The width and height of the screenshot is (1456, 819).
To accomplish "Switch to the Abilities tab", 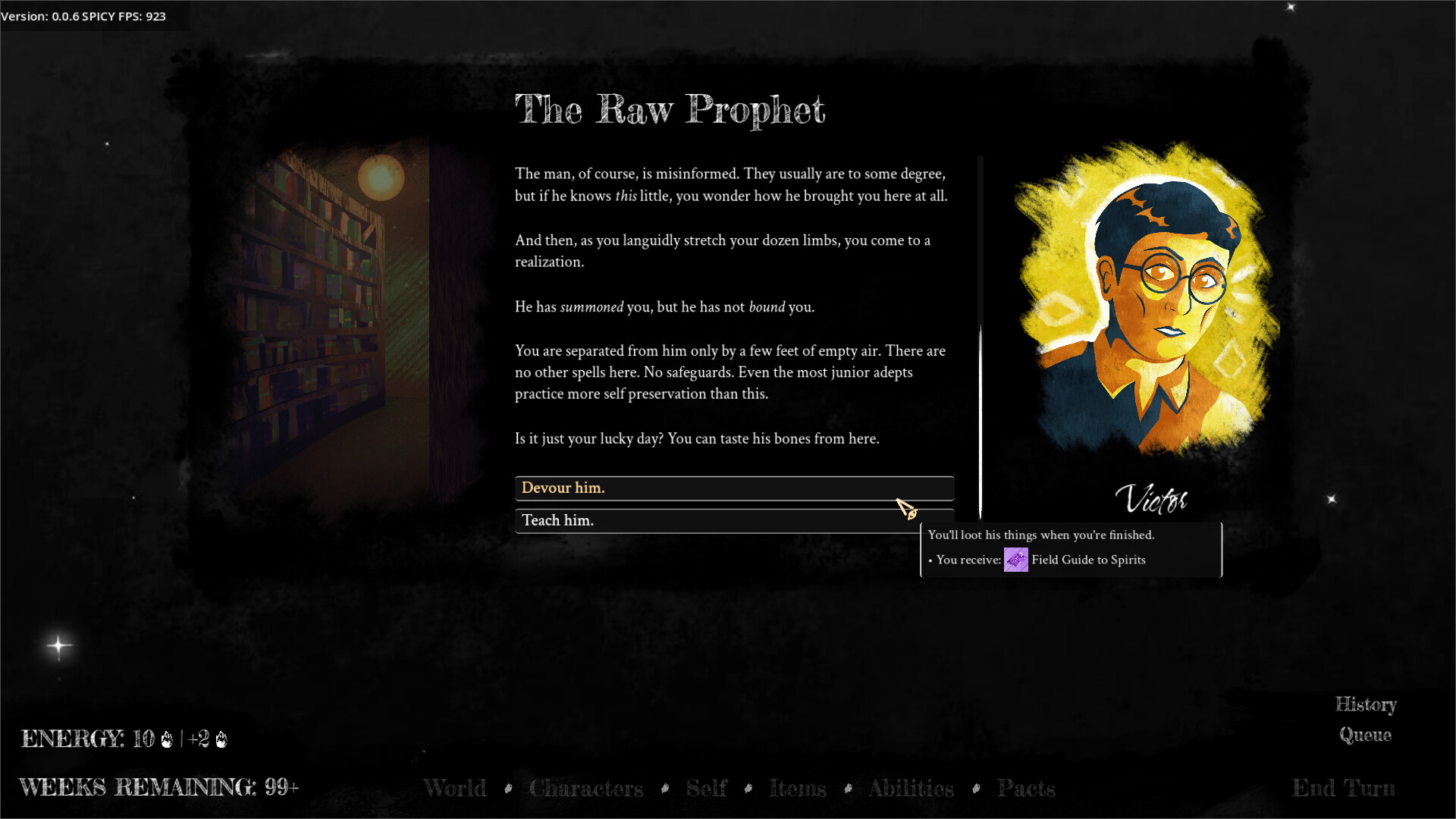I will tap(912, 789).
